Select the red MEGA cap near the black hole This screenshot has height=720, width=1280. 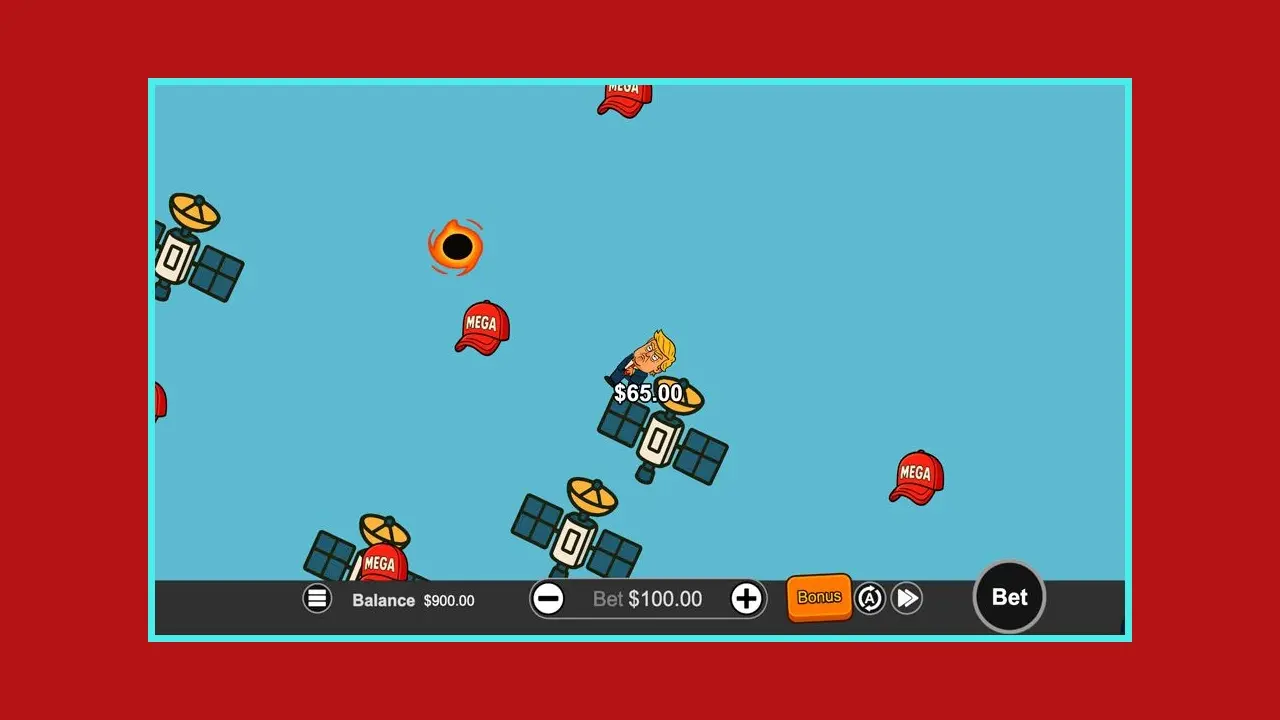(x=482, y=327)
